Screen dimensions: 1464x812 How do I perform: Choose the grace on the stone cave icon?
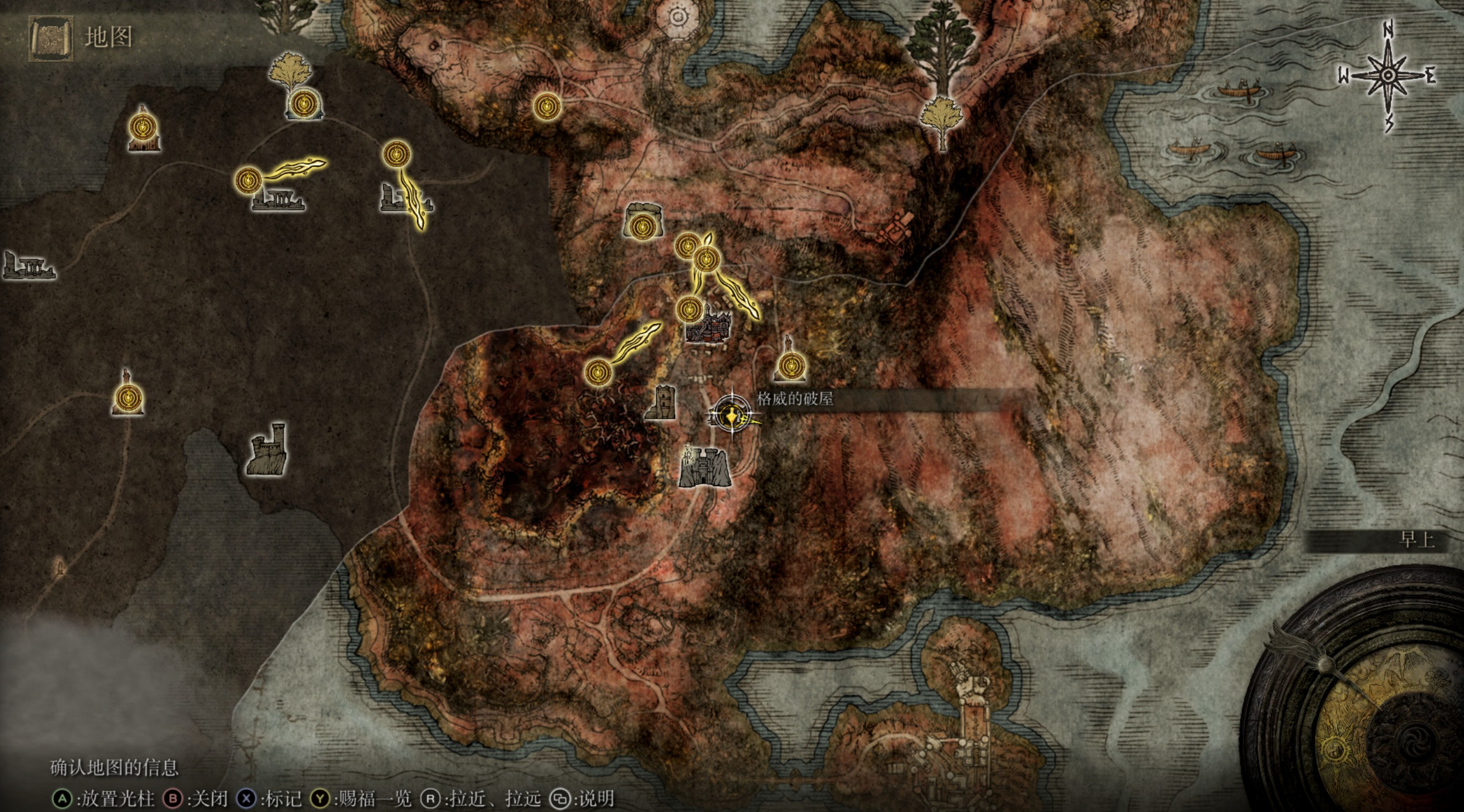click(x=643, y=225)
